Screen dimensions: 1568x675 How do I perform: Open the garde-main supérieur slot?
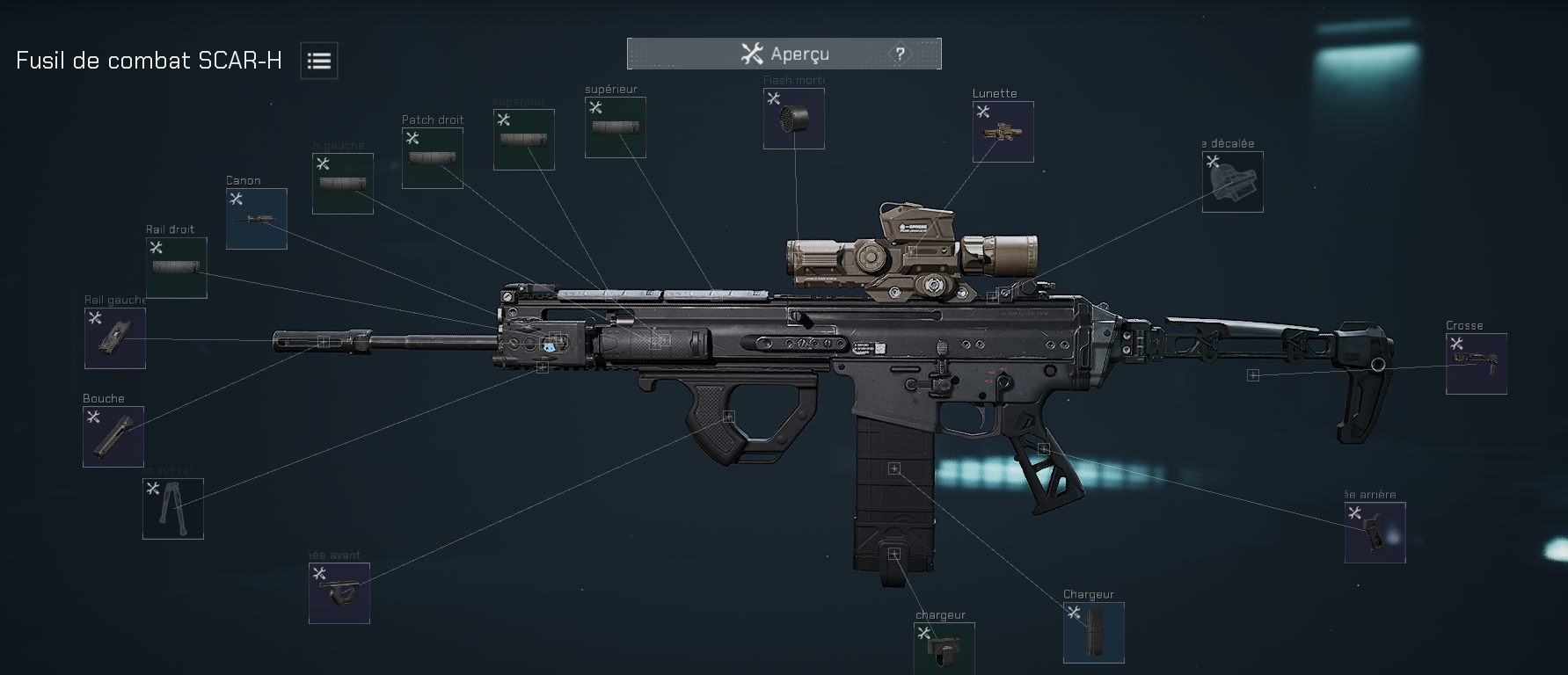click(615, 127)
